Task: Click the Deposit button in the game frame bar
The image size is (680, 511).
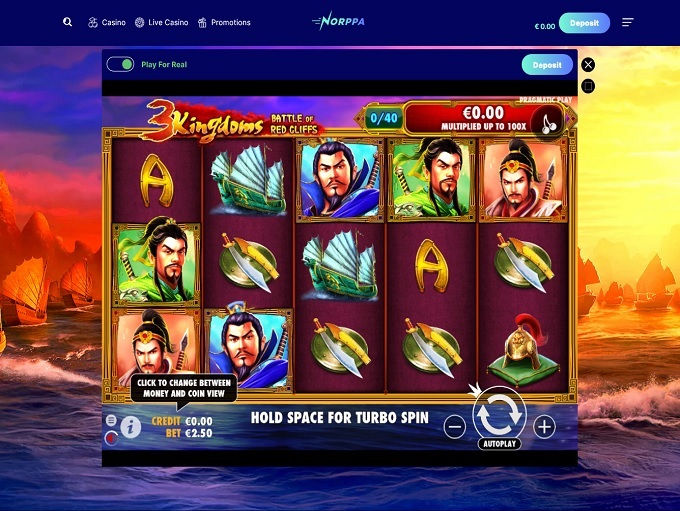Action: point(547,65)
